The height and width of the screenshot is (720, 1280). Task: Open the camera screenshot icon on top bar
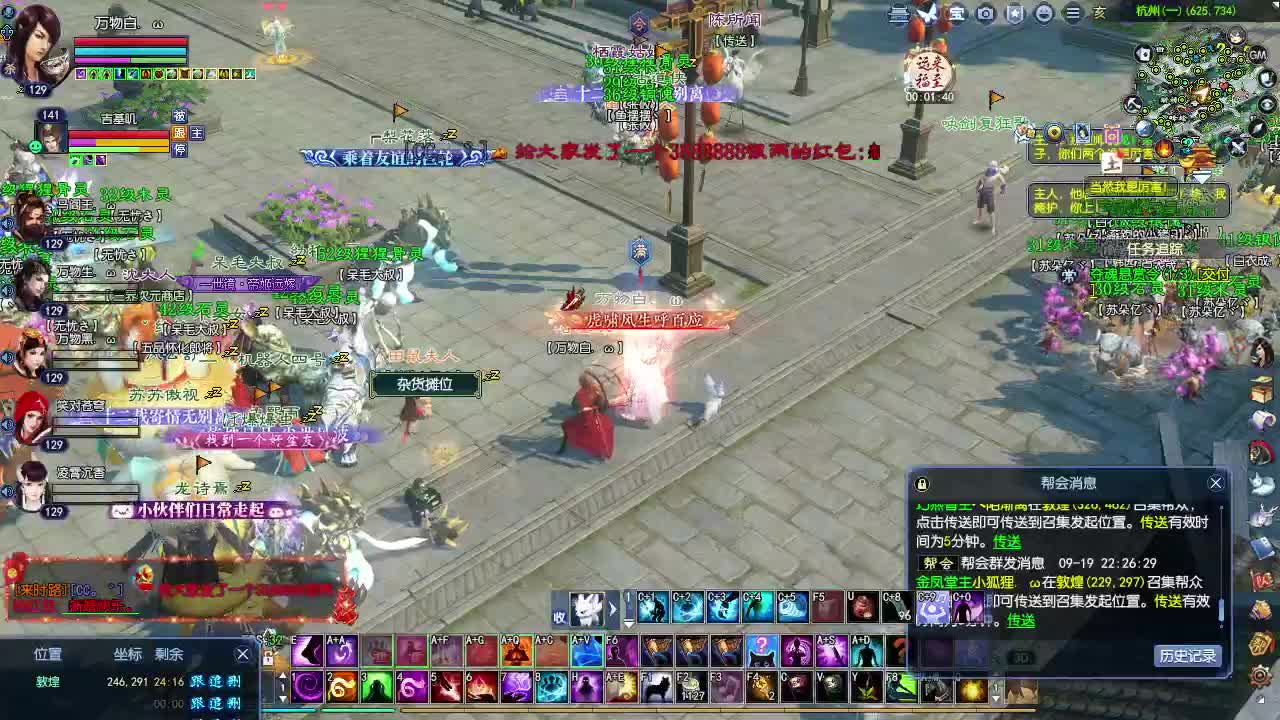tap(984, 15)
